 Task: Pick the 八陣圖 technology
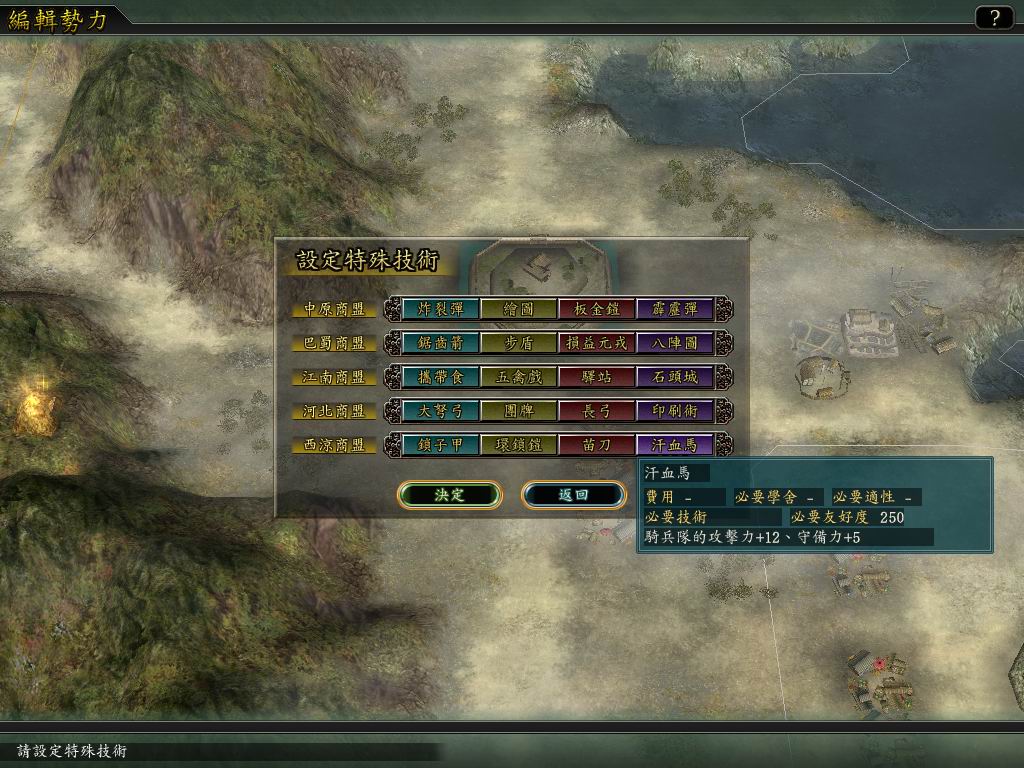point(674,343)
